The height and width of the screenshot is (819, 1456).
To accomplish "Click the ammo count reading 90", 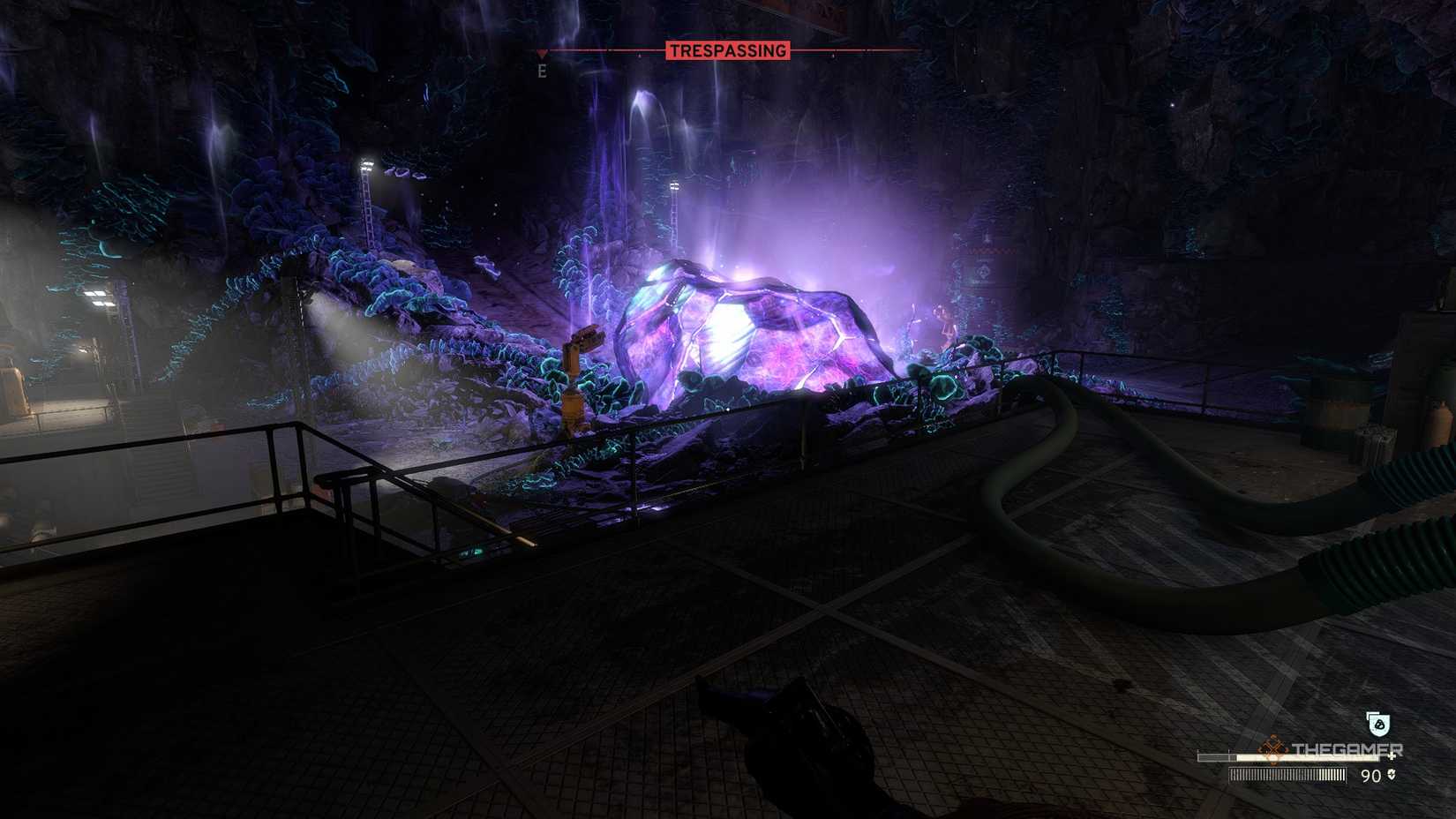I will pyautogui.click(x=1371, y=775).
